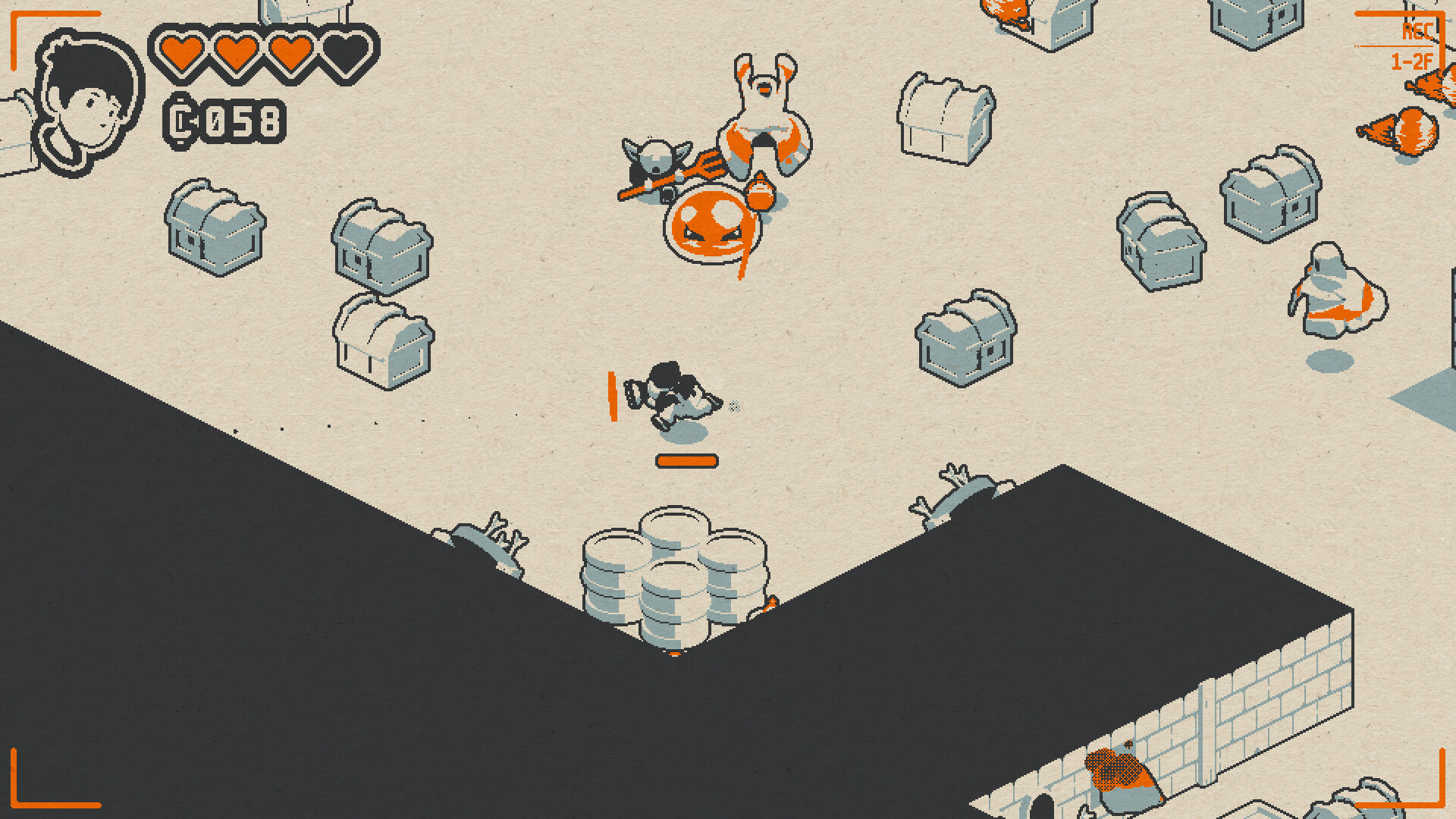Viewport: 1456px width, 819px height.
Task: Click the orange health bar below the player
Action: (x=686, y=460)
